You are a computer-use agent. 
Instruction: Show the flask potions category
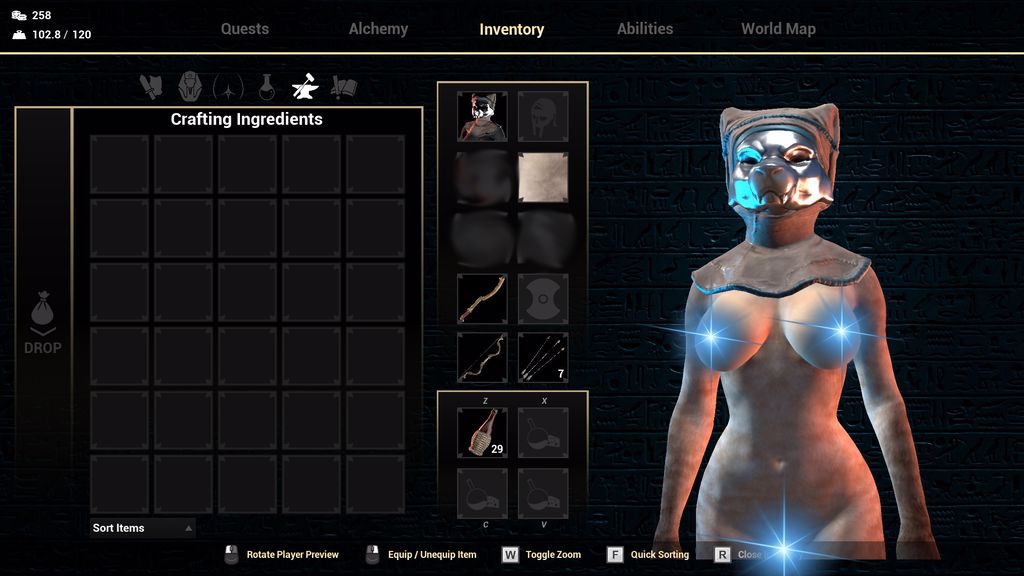(267, 87)
